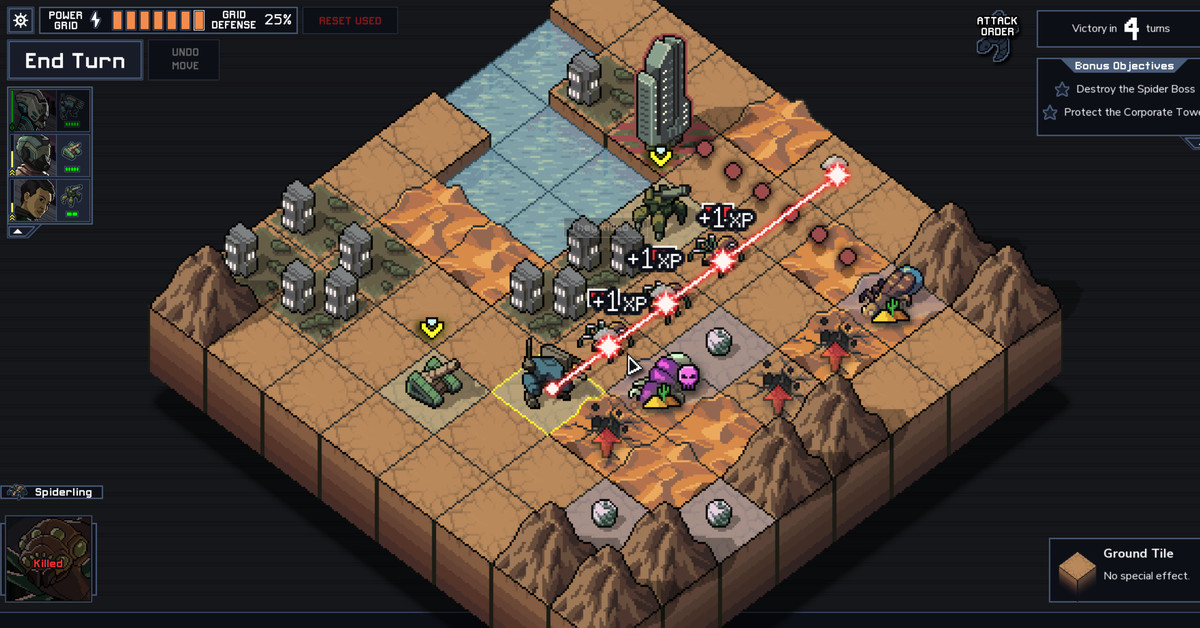Image resolution: width=1200 pixels, height=628 pixels.
Task: Show the Attack Order
Action: click(996, 37)
